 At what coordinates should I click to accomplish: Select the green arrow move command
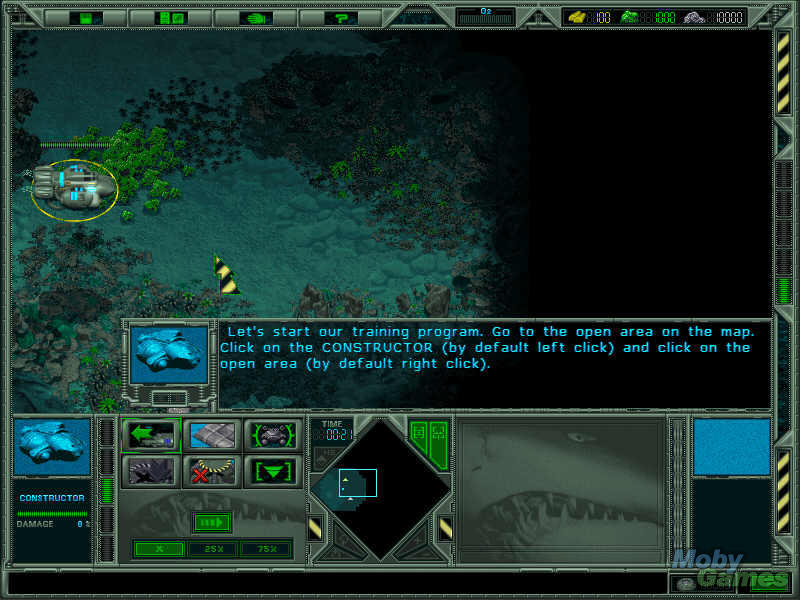pos(151,435)
